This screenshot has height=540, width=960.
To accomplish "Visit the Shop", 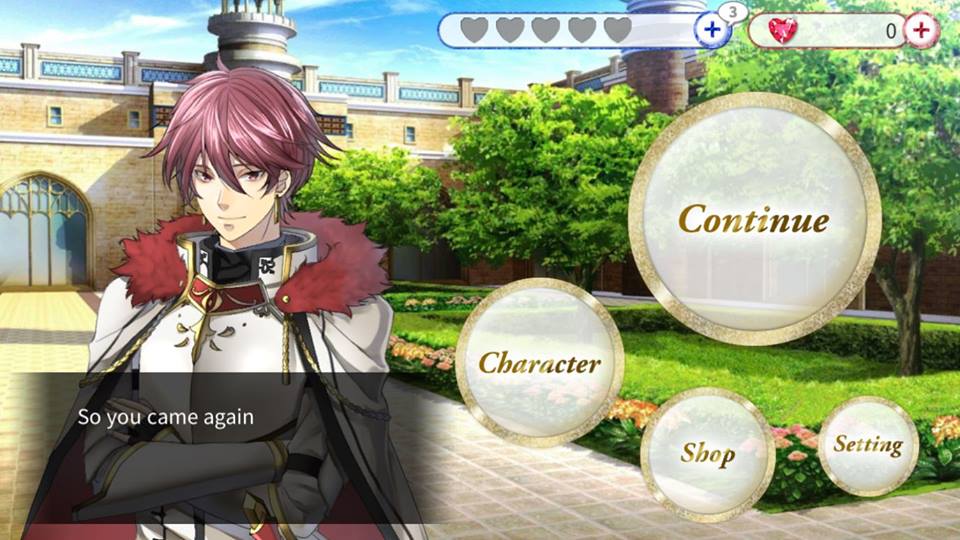I will pyautogui.click(x=707, y=453).
